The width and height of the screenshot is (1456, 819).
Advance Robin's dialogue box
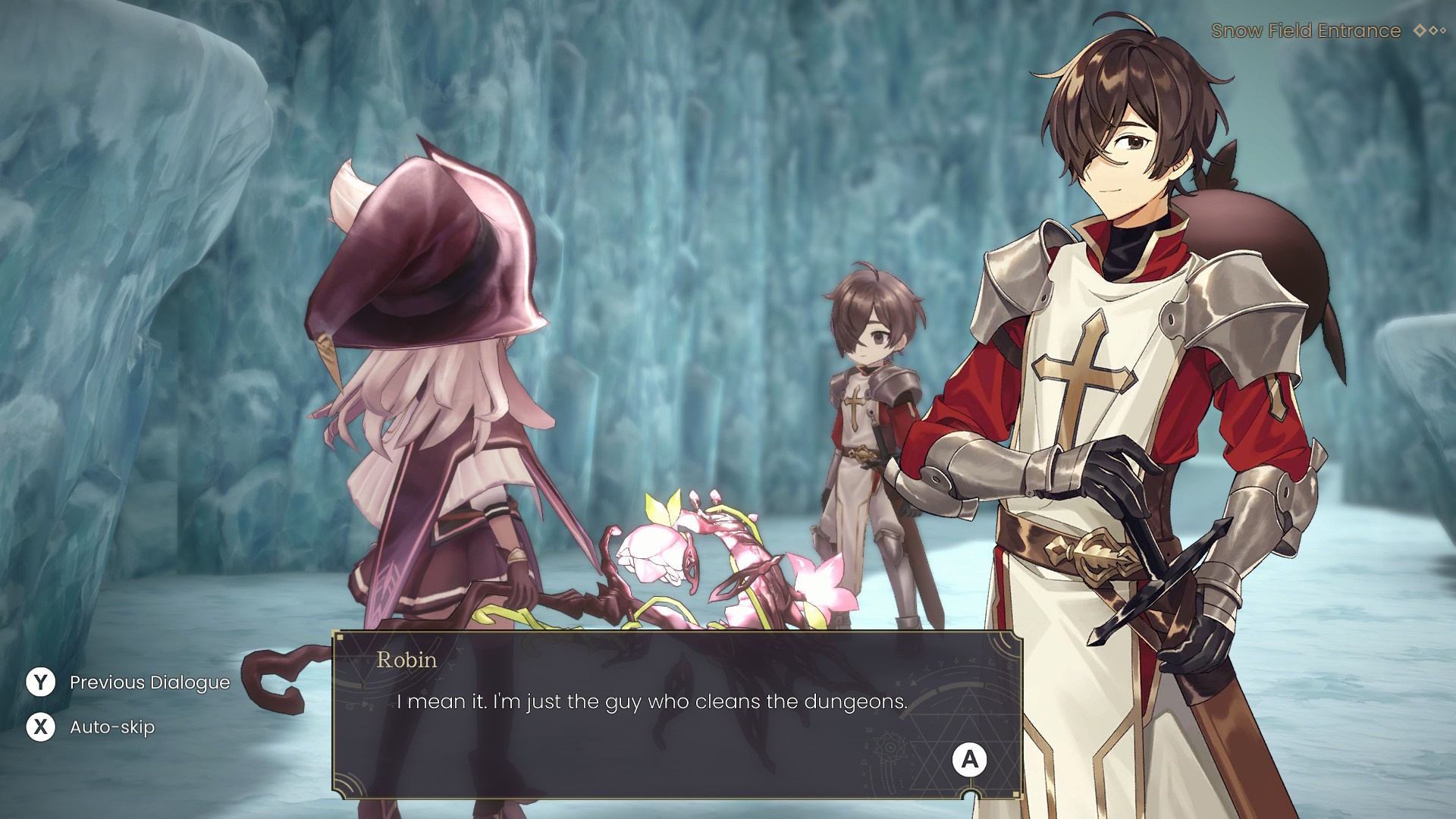[x=969, y=759]
